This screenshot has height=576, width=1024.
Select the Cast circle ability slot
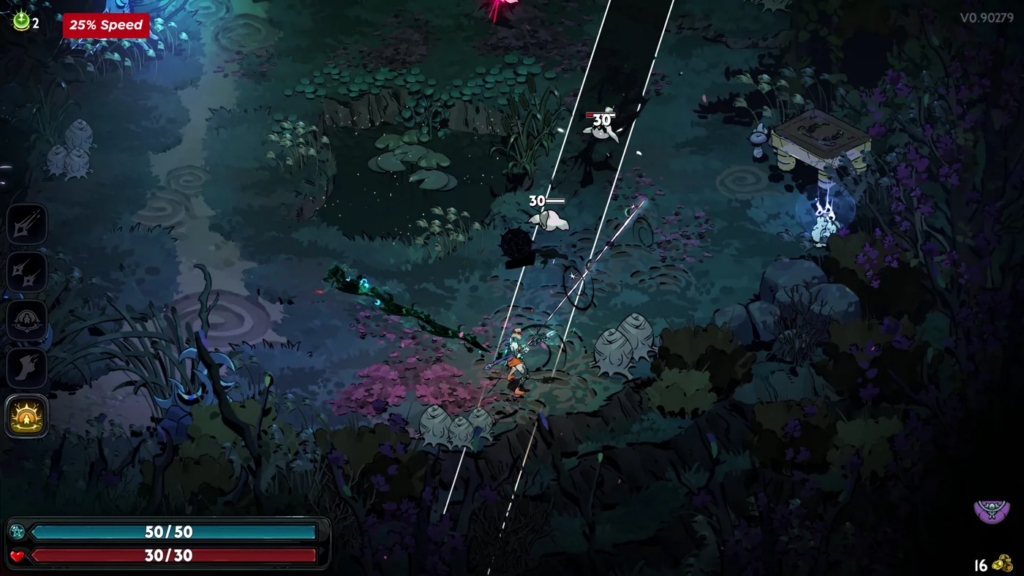[26, 320]
